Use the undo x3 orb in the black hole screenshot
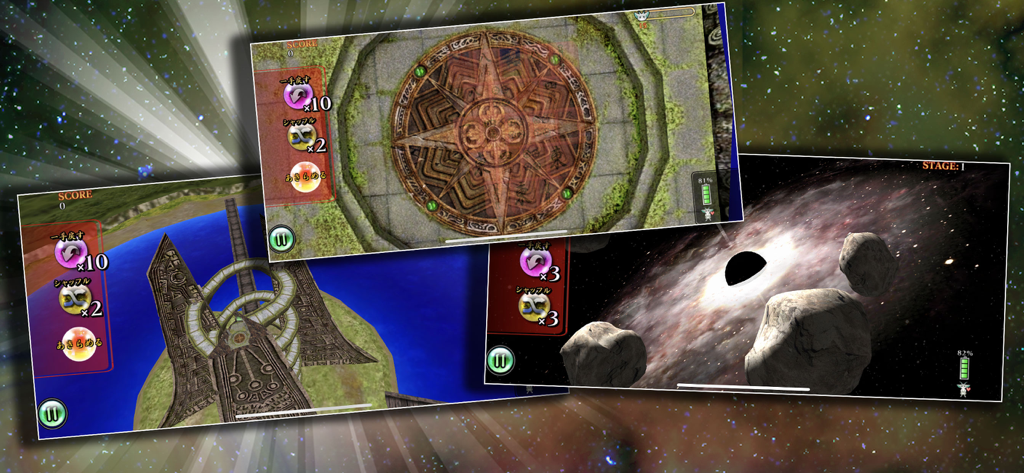Viewport: 1024px width, 473px height. pos(532,262)
